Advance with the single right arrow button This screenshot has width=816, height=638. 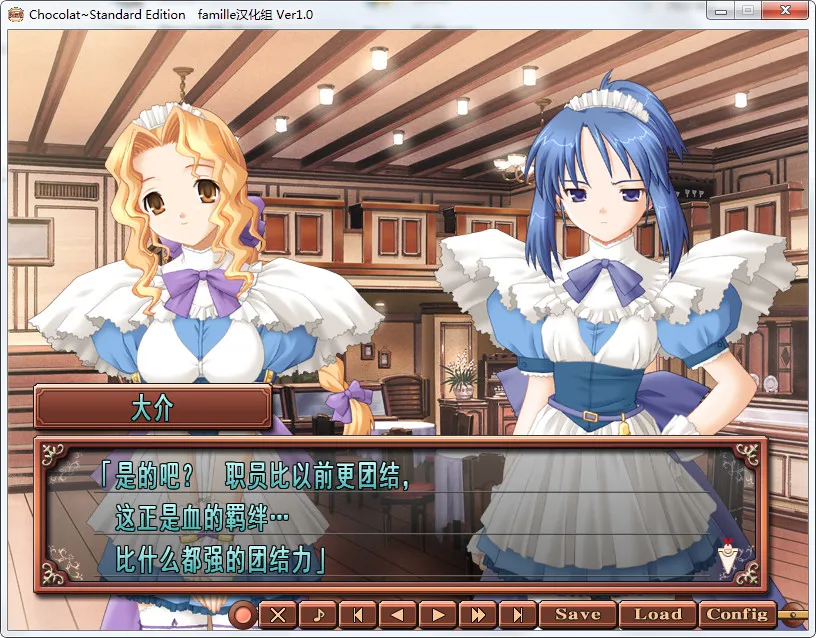(438, 615)
